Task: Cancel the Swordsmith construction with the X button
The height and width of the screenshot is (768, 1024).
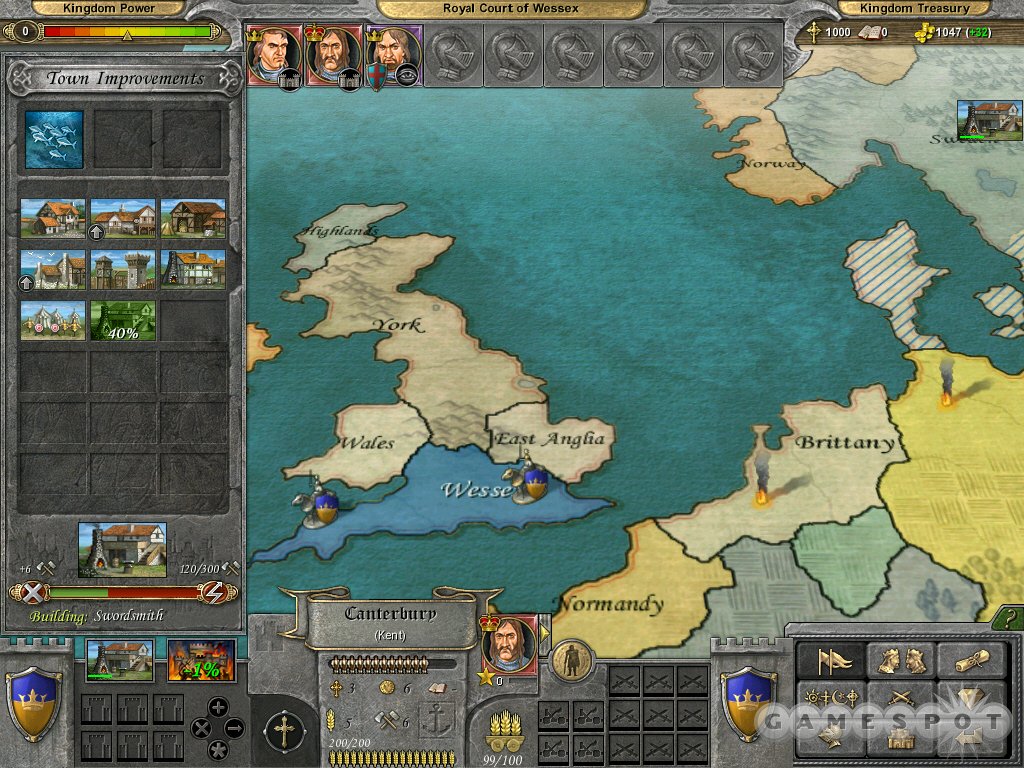Action: pyautogui.click(x=34, y=592)
